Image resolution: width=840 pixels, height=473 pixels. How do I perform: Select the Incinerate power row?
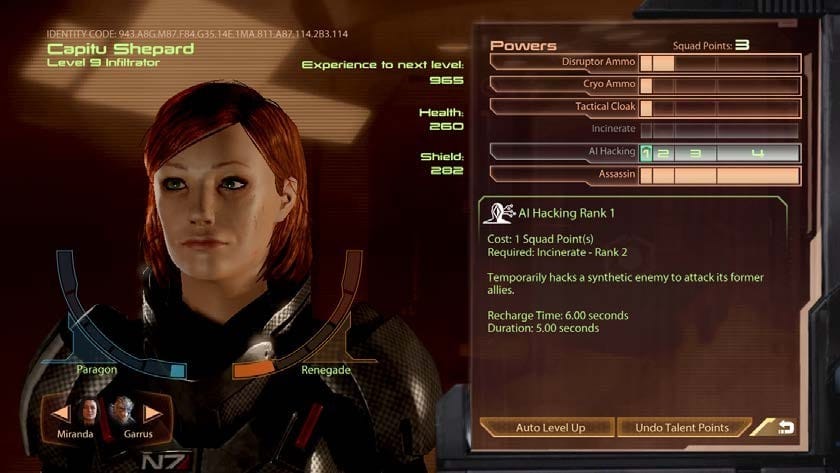click(564, 129)
